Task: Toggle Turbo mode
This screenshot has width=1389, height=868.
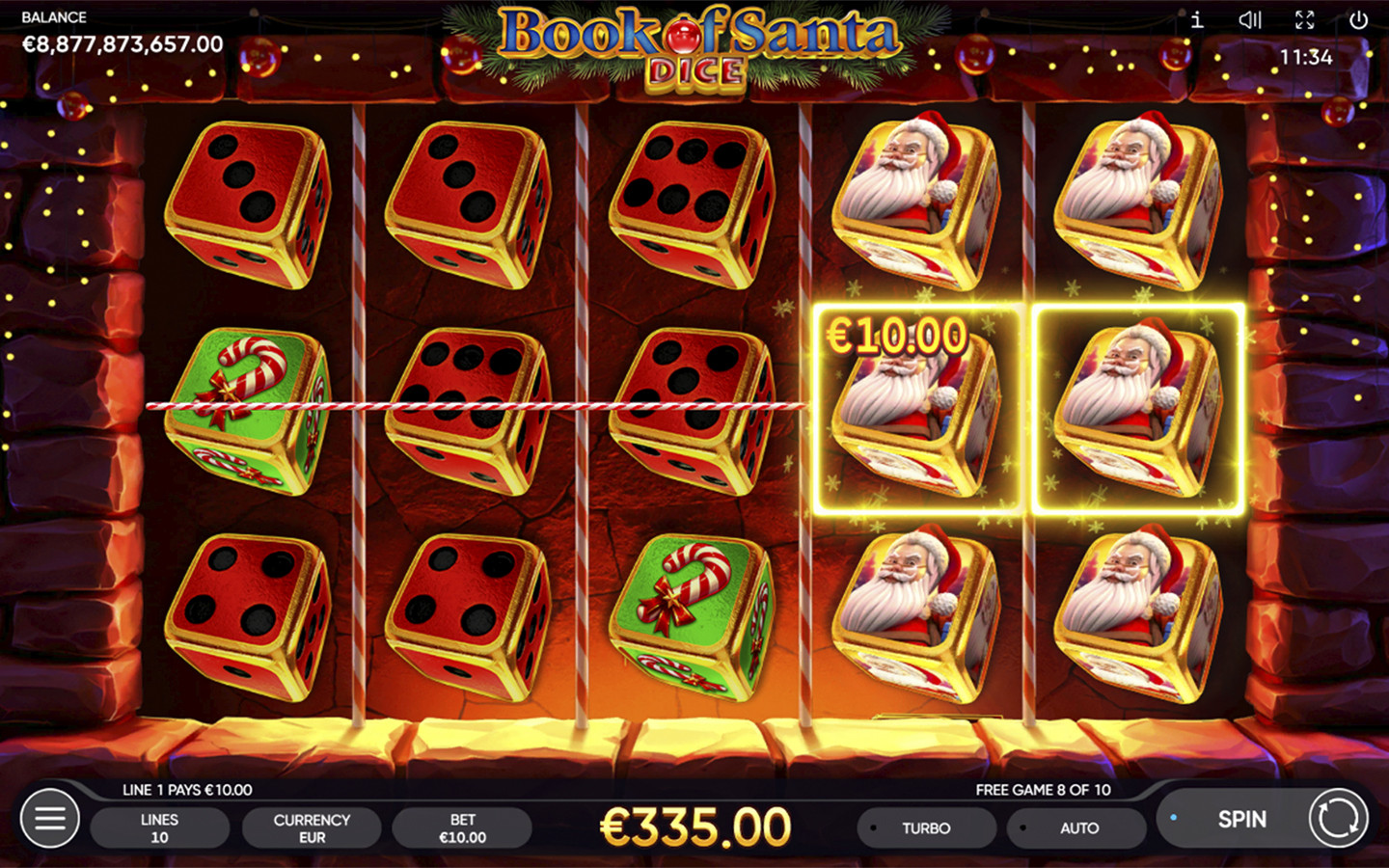Action: pyautogui.click(x=926, y=828)
